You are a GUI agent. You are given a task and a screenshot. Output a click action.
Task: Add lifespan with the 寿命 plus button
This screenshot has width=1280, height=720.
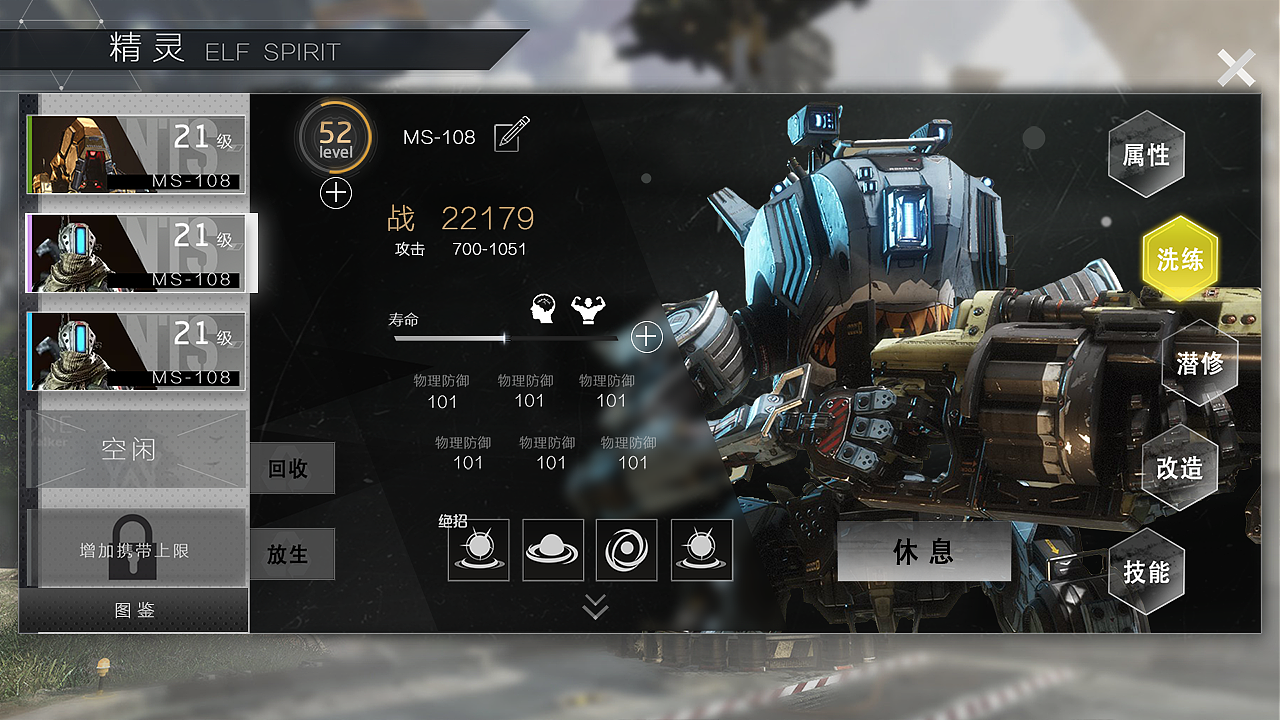point(647,337)
